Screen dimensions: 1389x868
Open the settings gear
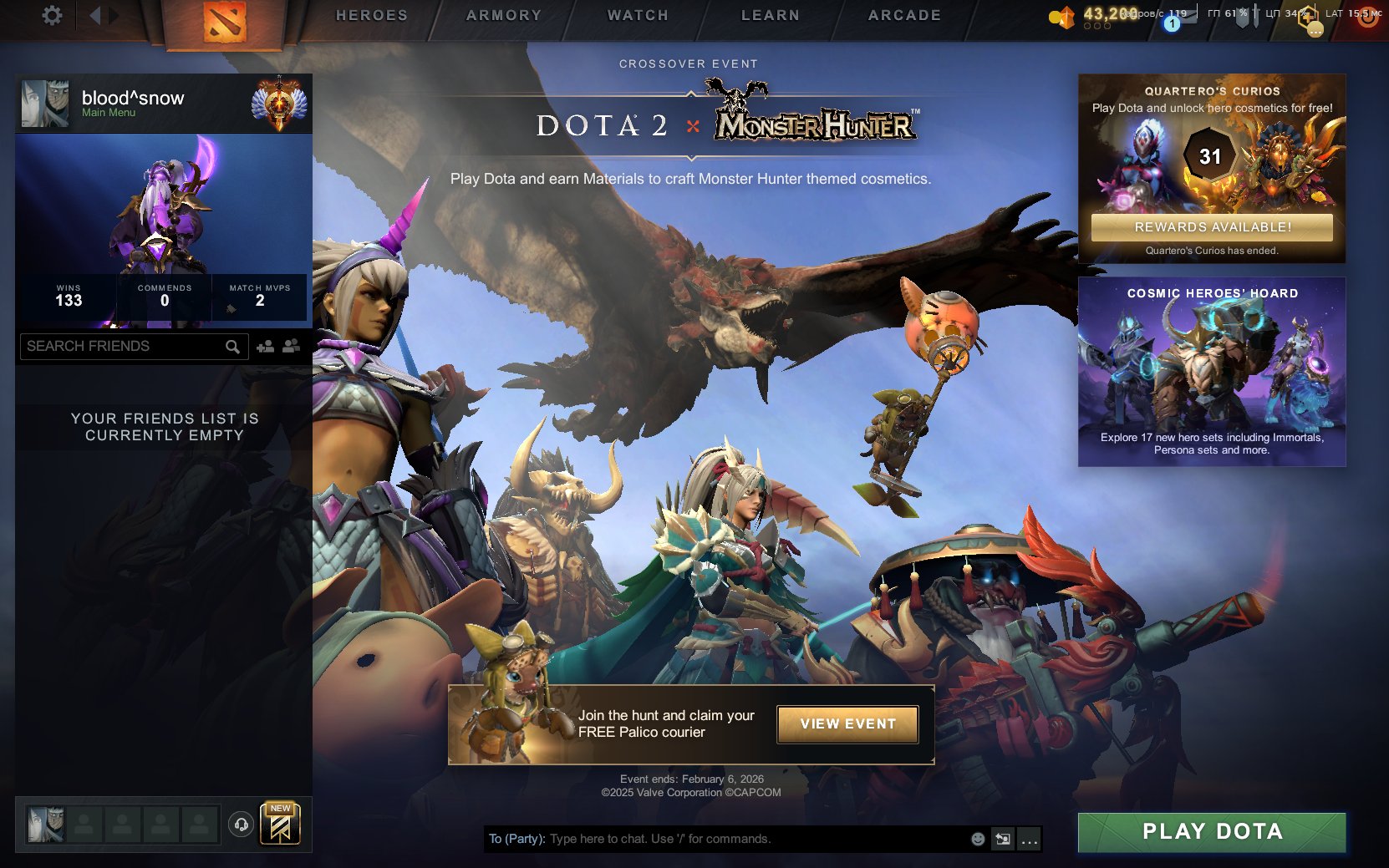(52, 14)
